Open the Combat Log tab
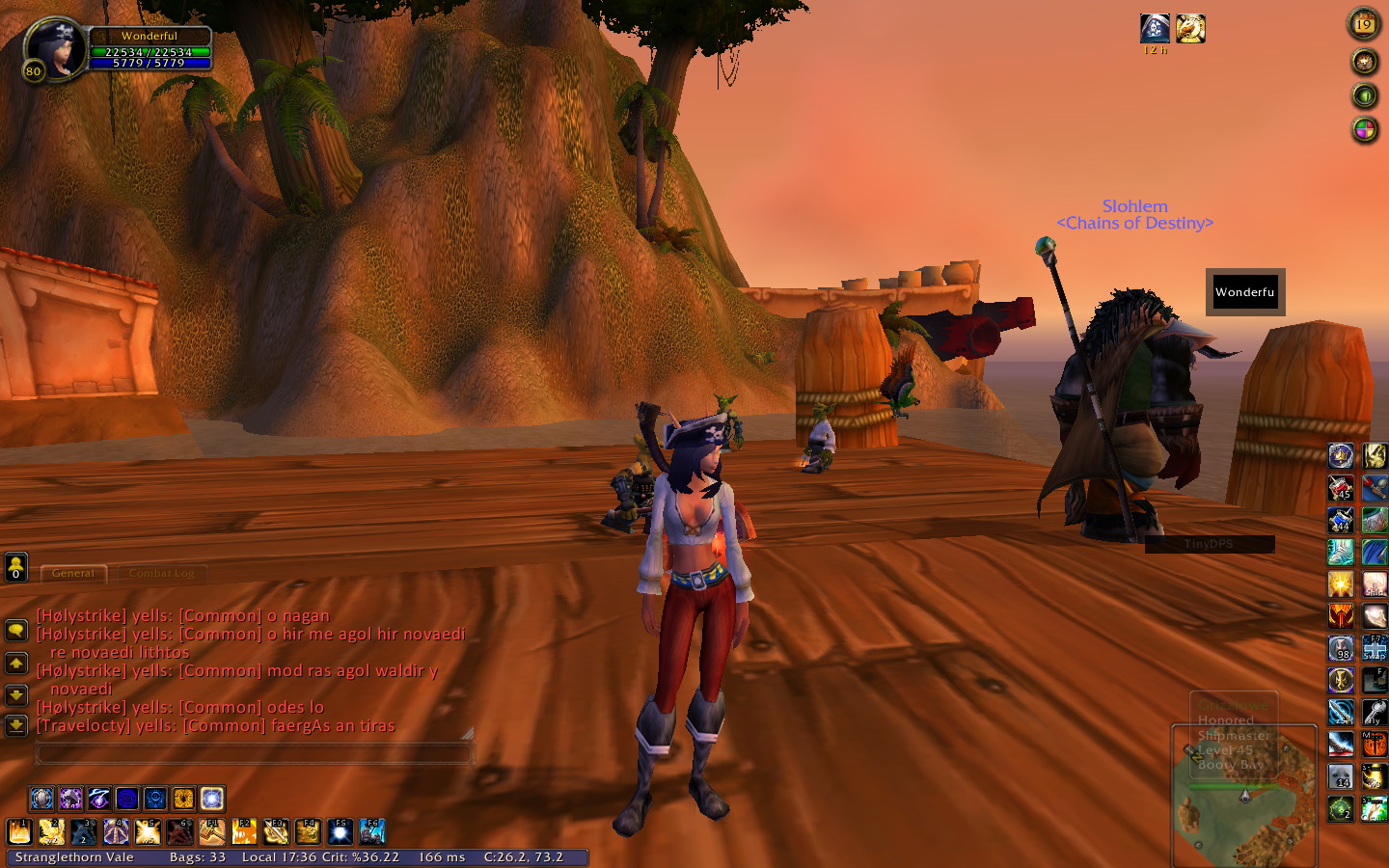Viewport: 1389px width, 868px height. pyautogui.click(x=161, y=573)
